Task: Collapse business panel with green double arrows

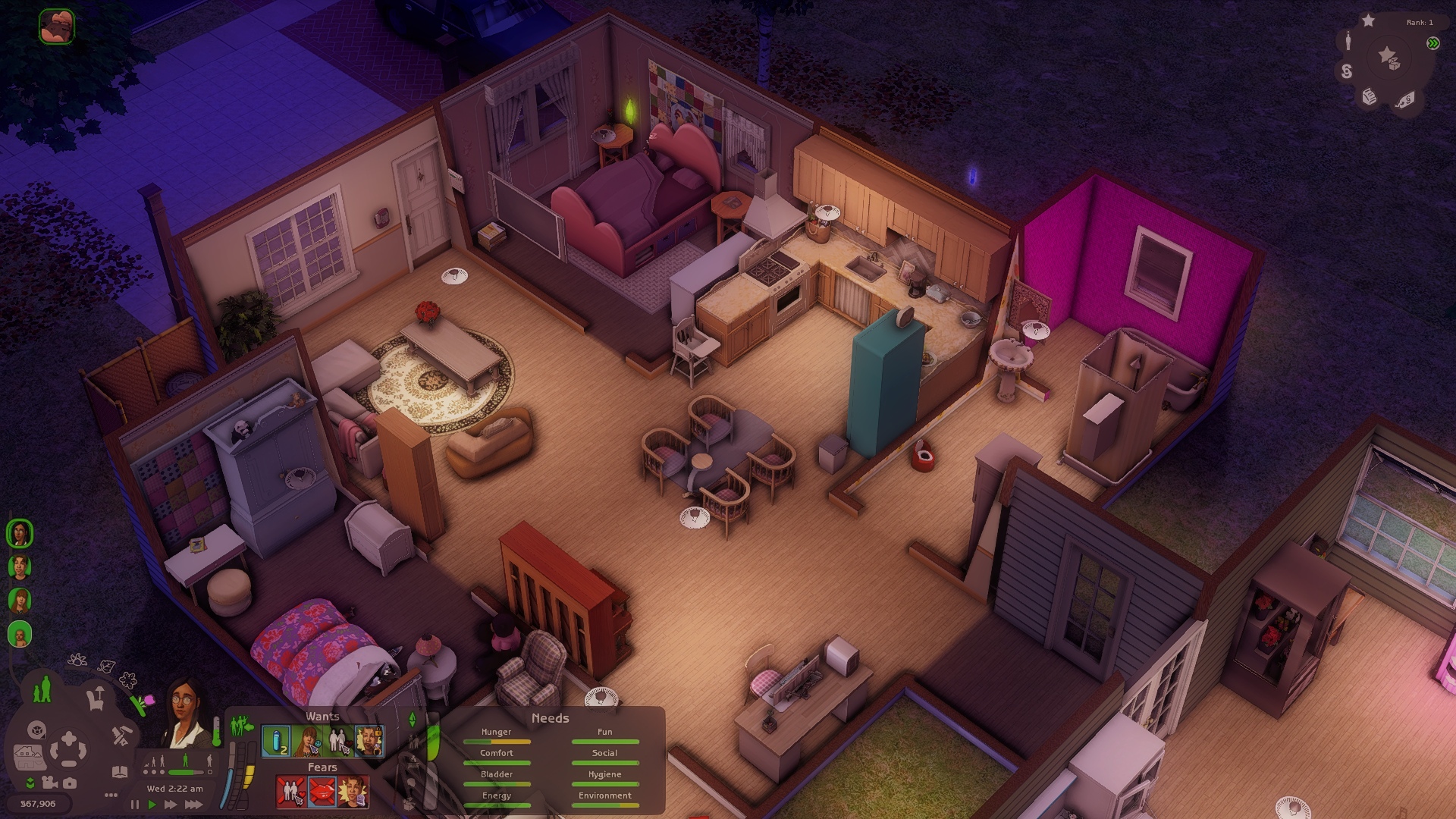Action: click(x=1432, y=43)
